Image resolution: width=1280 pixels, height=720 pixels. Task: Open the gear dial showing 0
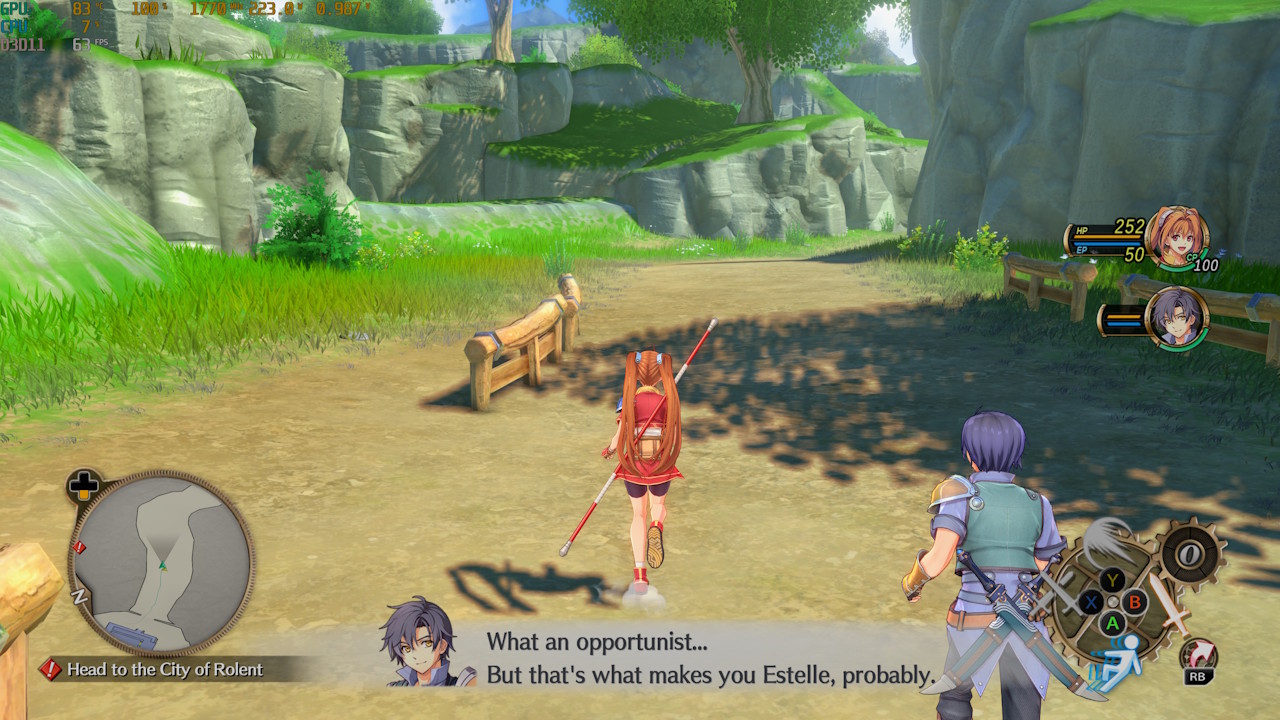(x=1190, y=552)
